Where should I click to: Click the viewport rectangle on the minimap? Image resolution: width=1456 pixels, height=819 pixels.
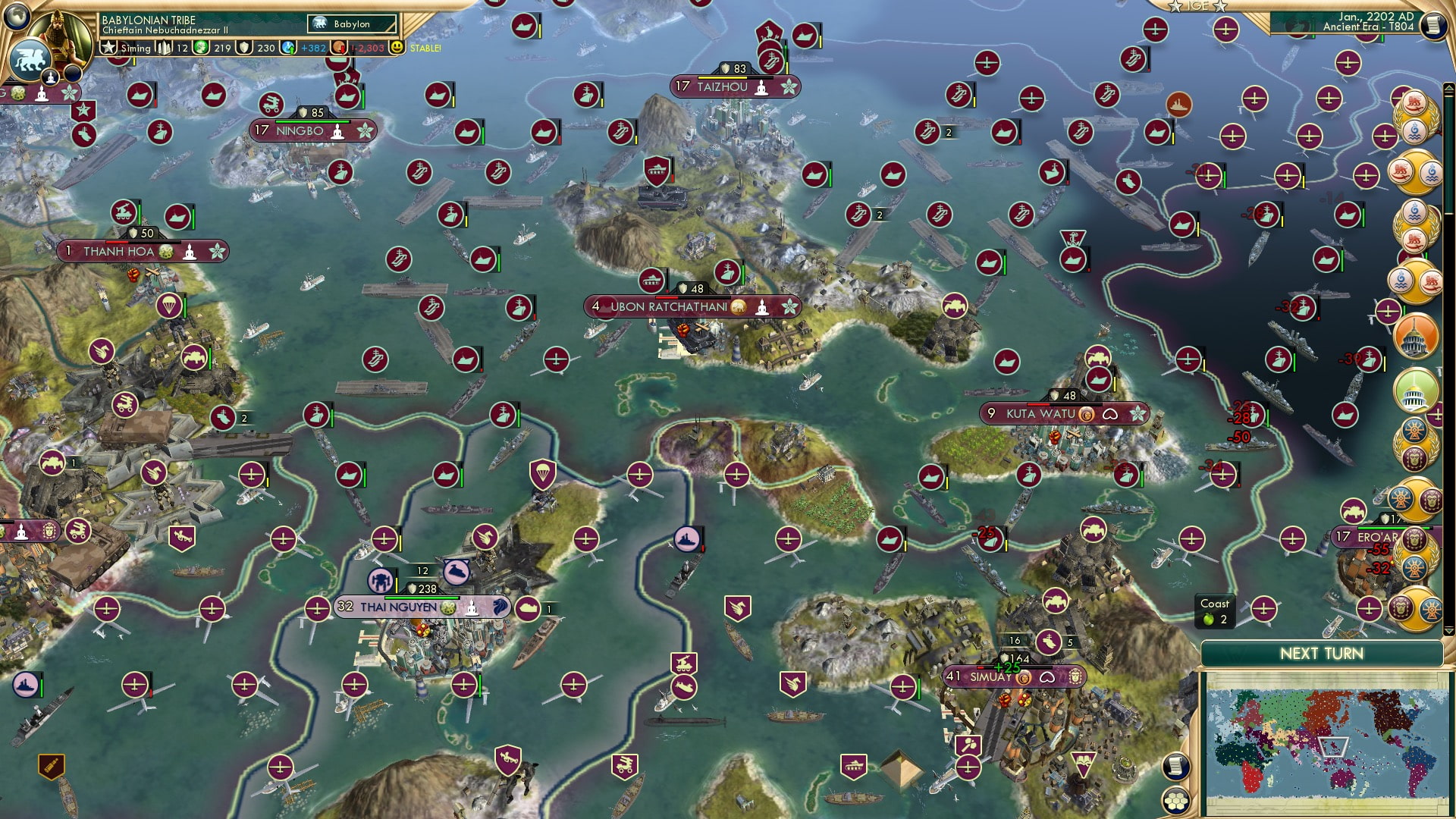point(1332,746)
